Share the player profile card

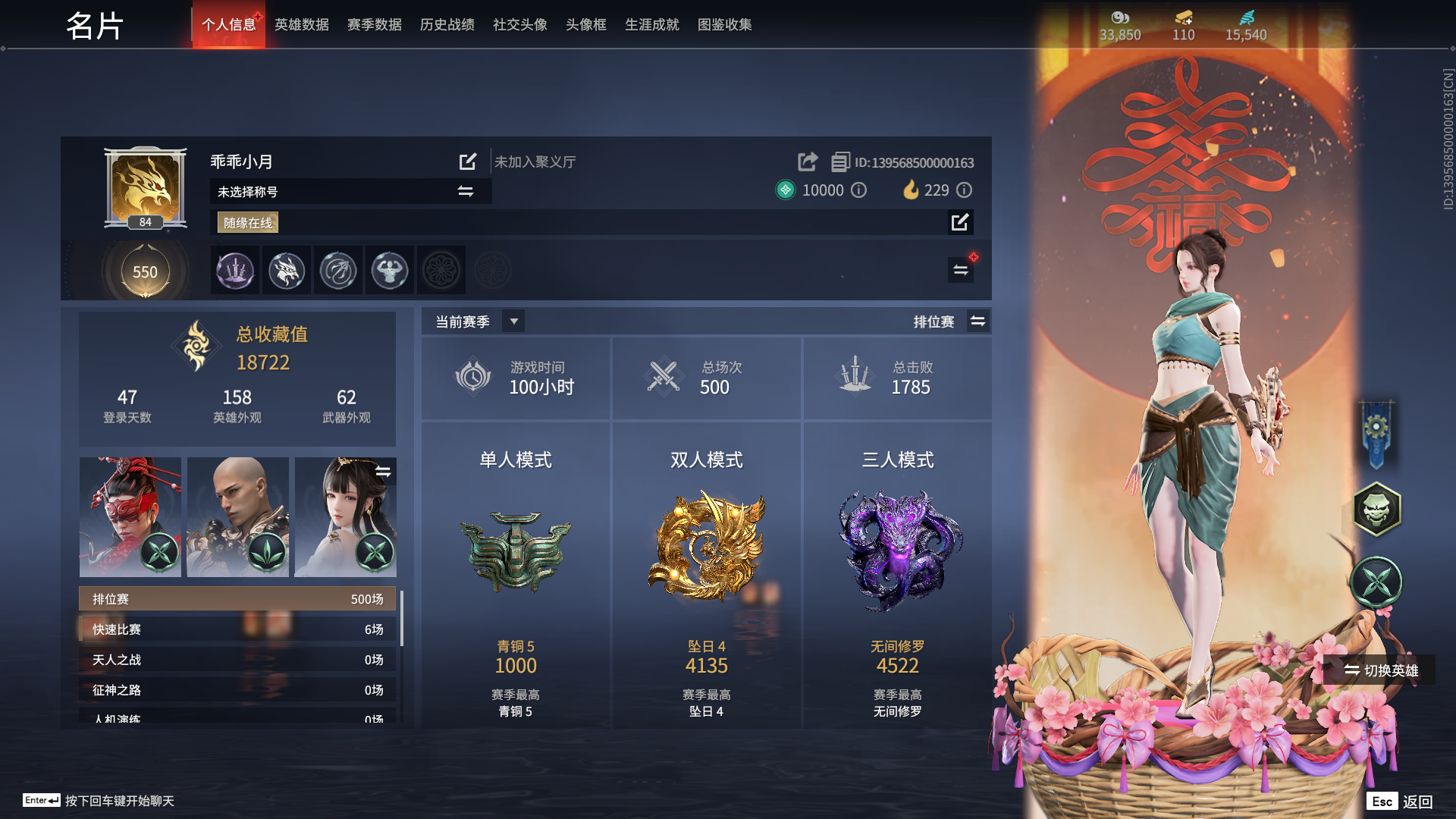click(x=806, y=162)
